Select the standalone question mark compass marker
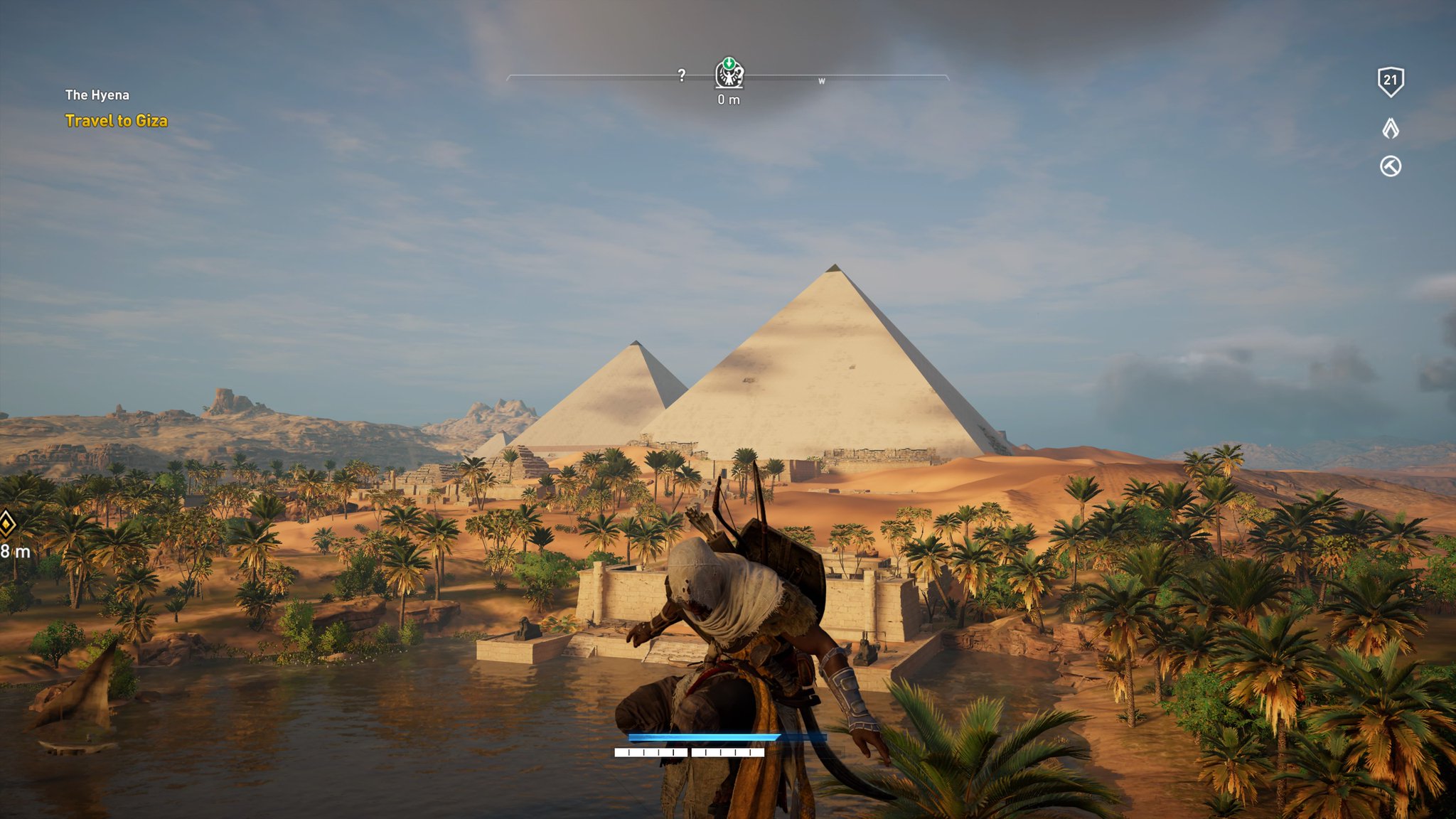 [x=682, y=75]
